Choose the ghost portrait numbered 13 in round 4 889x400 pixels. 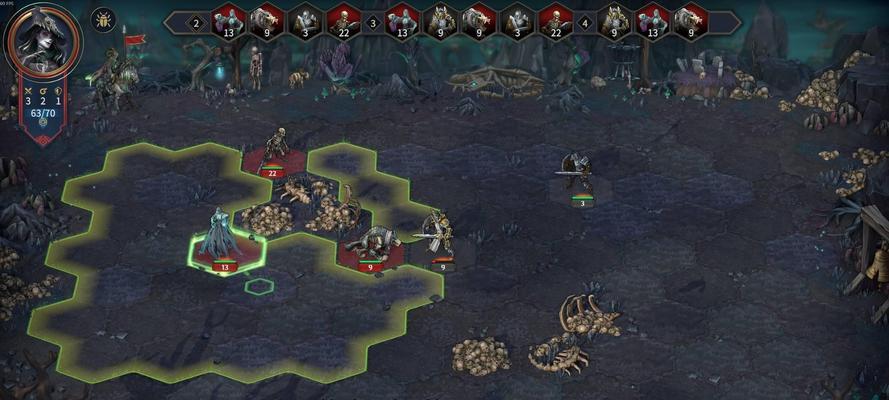coord(651,20)
